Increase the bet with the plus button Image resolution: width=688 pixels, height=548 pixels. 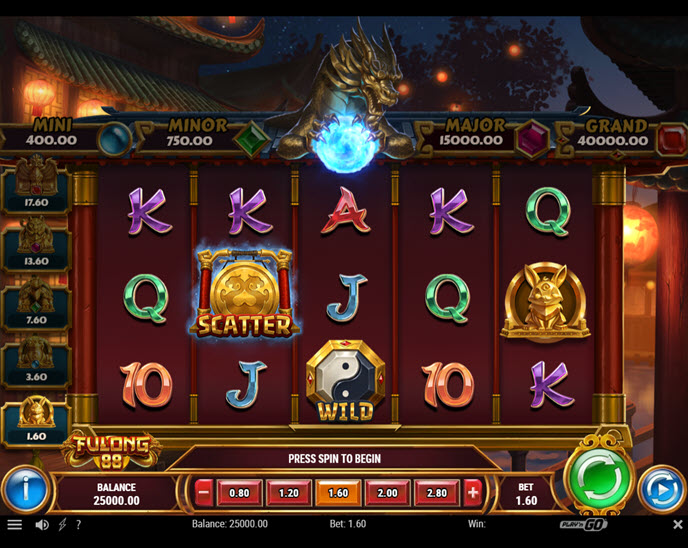click(x=472, y=492)
